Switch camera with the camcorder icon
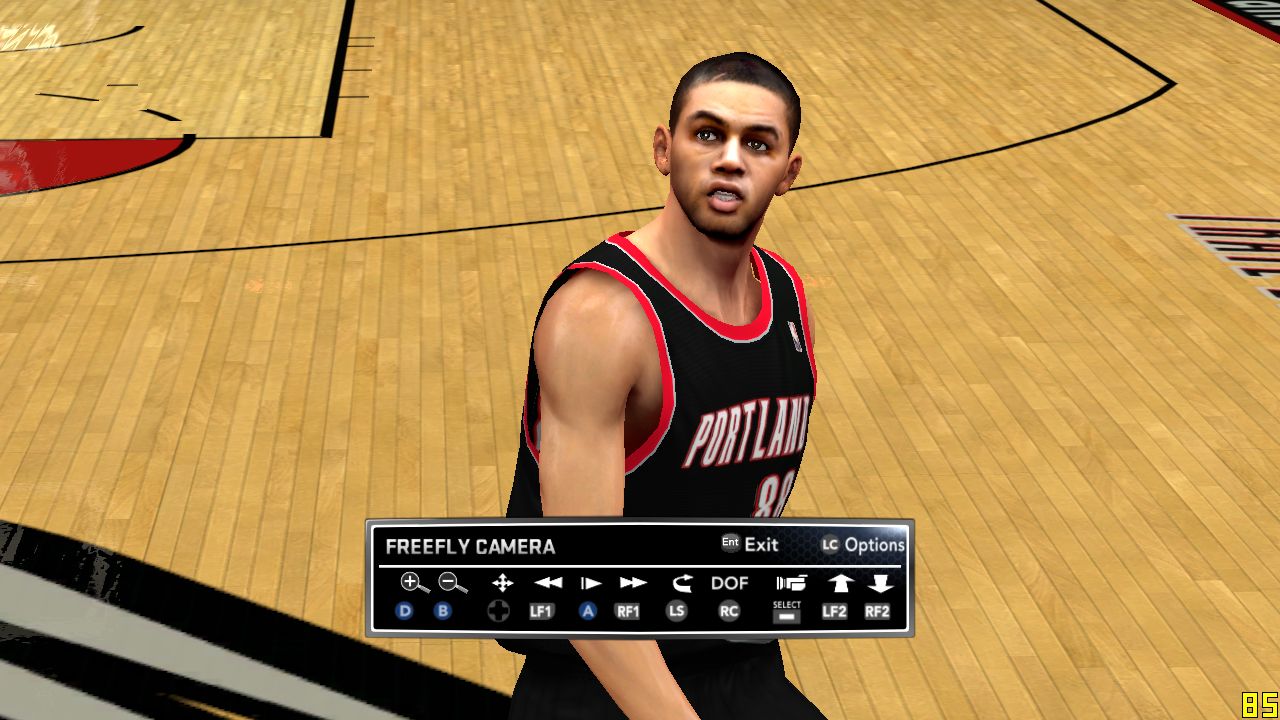Viewport: 1280px width, 720px height. [x=790, y=583]
